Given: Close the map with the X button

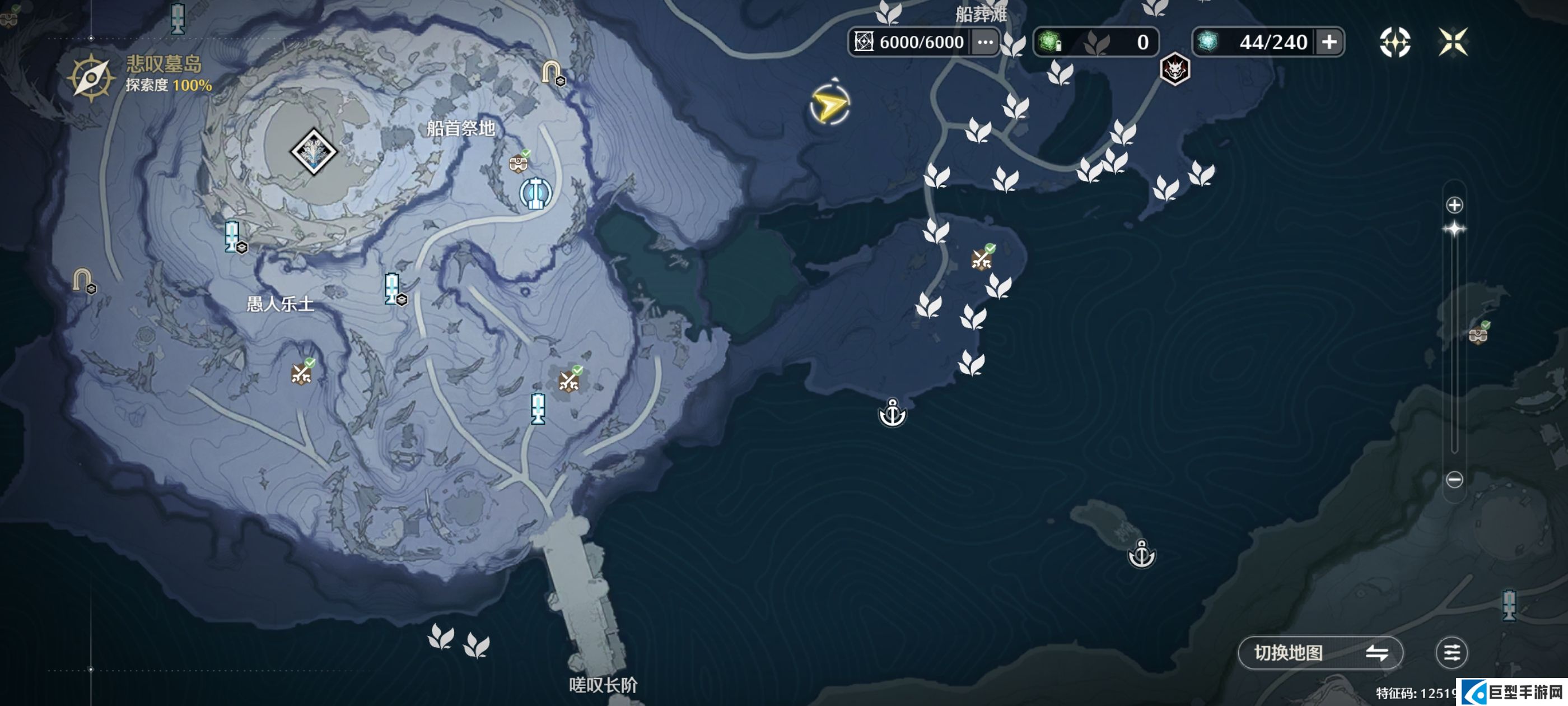Looking at the screenshot, I should coord(1452,42).
